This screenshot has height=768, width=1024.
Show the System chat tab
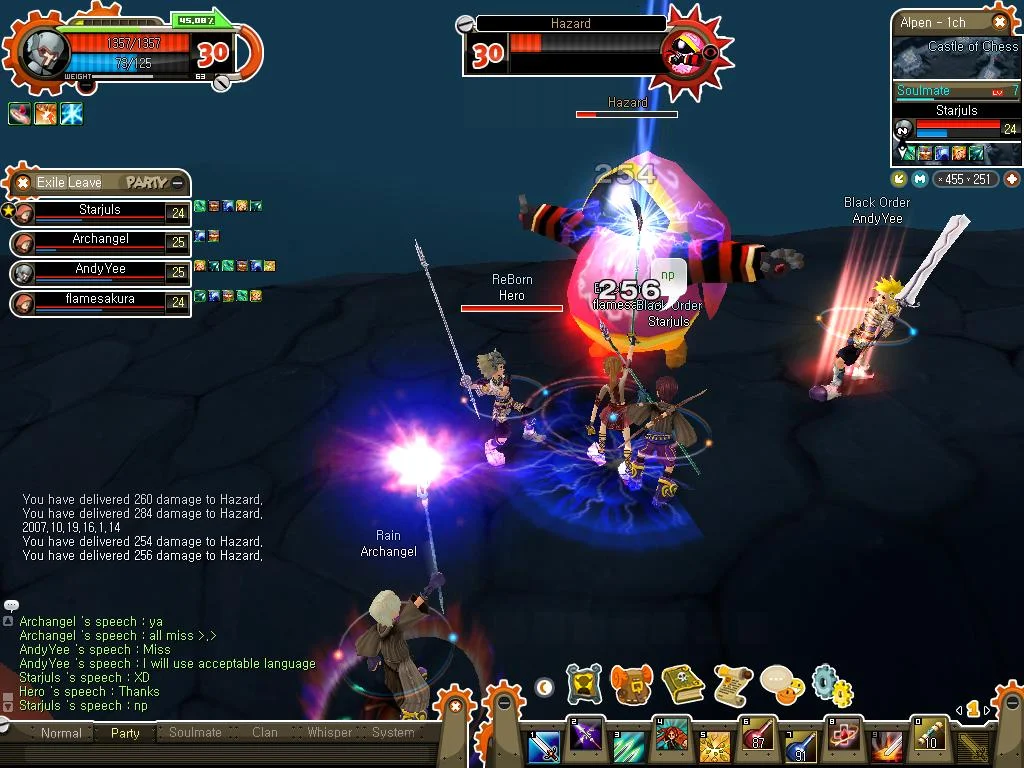click(x=393, y=733)
